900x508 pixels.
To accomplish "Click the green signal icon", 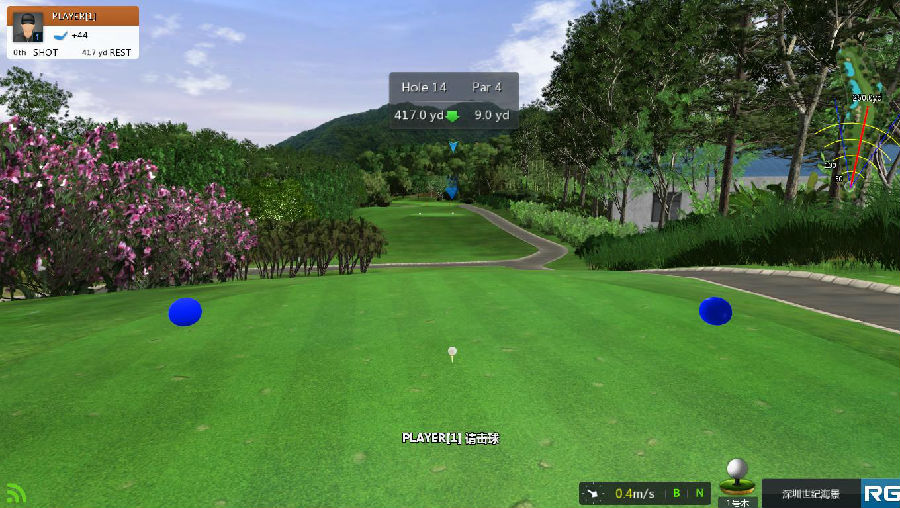I will tap(15, 493).
